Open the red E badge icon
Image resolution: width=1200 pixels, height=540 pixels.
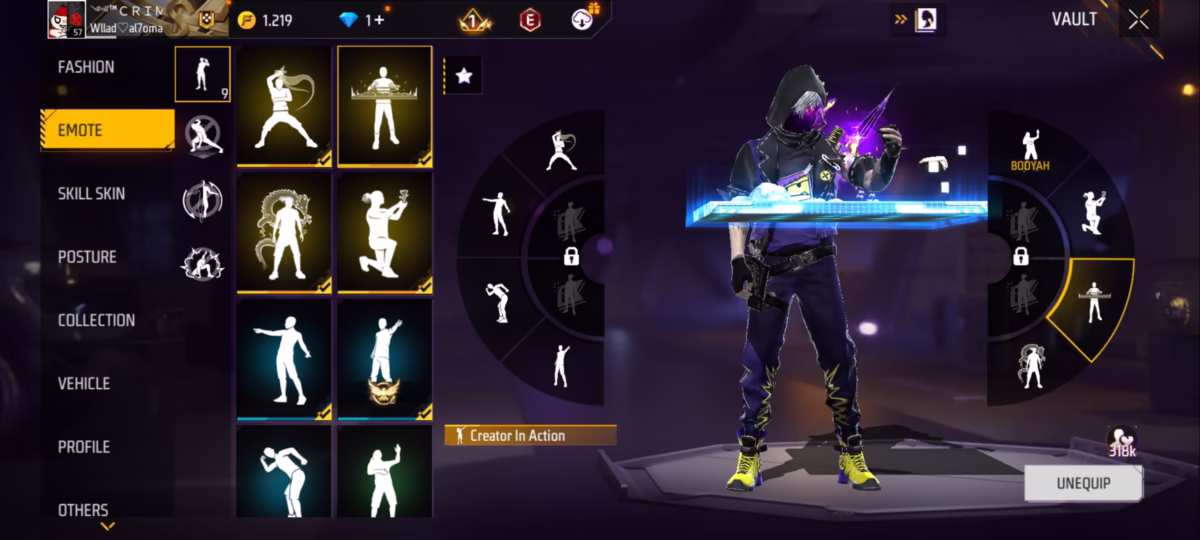[x=530, y=19]
